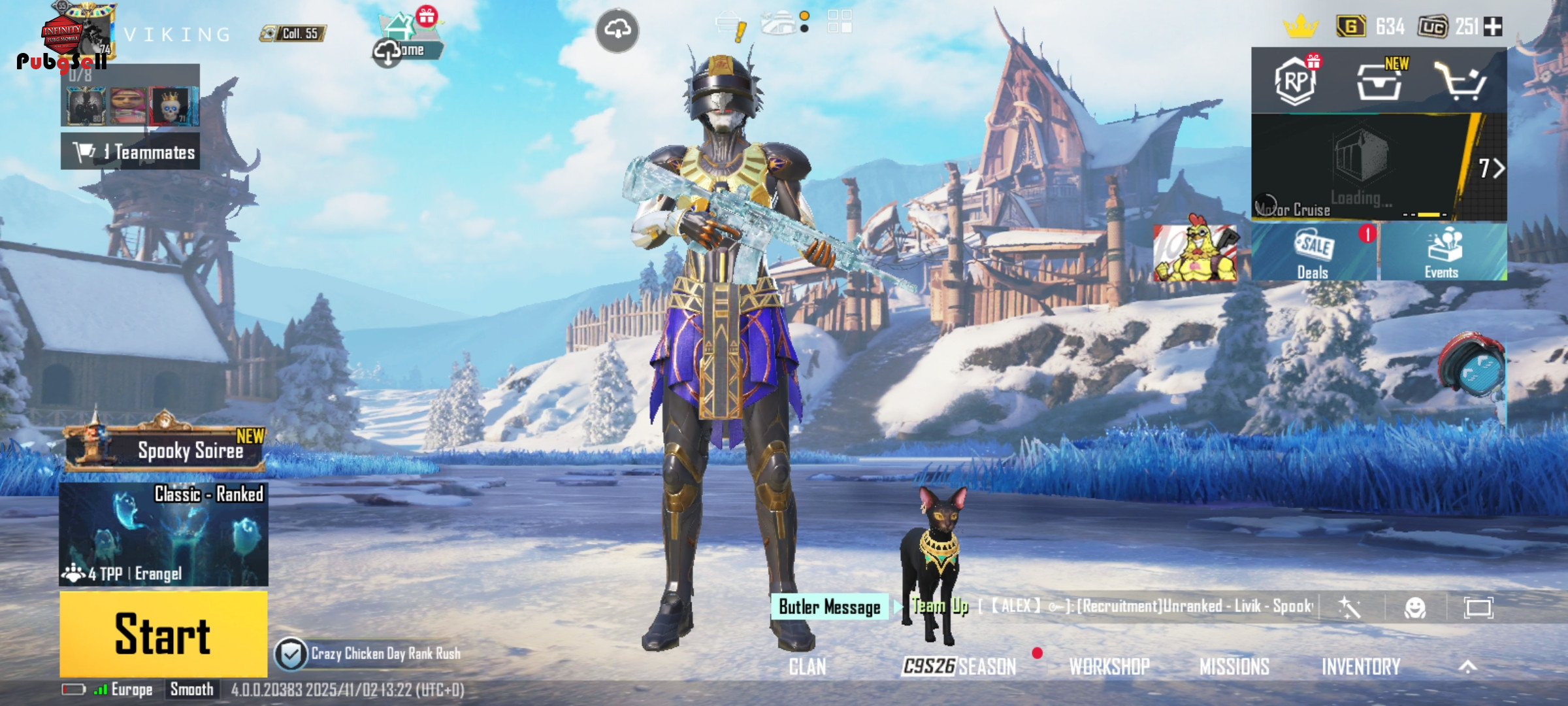Open the Inventory menu
This screenshot has width=1568, height=706.
[x=1361, y=667]
